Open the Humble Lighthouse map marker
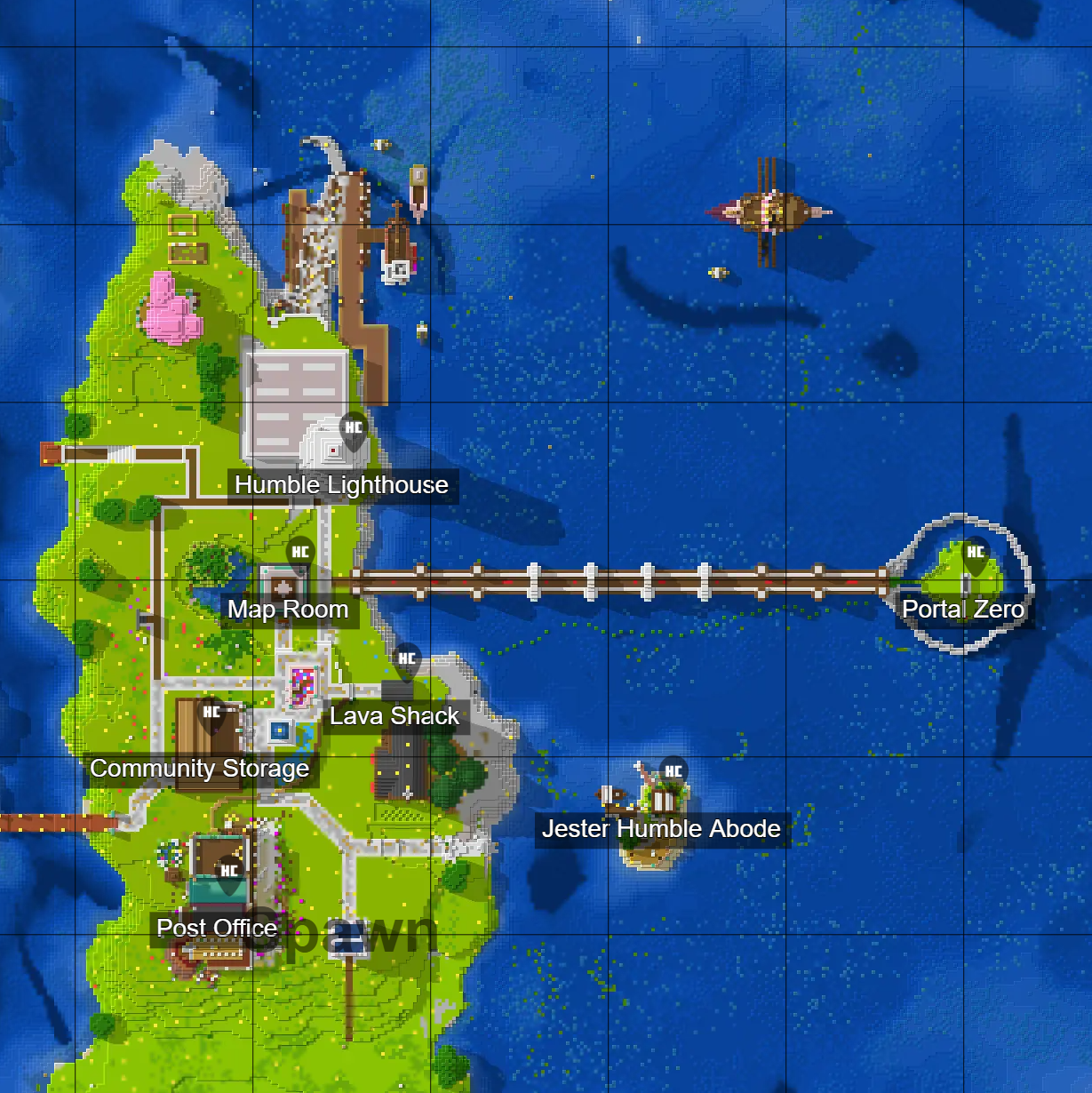Viewport: 1092px width, 1093px height. pos(354,430)
